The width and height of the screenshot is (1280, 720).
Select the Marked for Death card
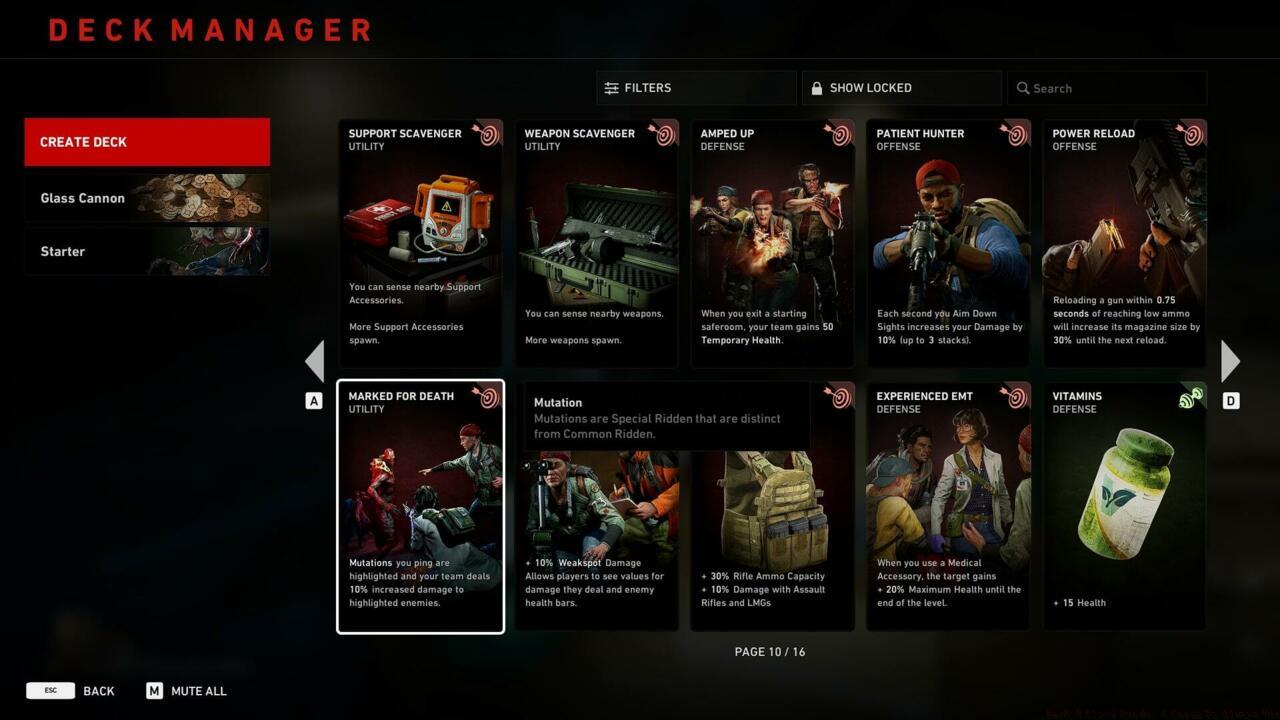click(x=420, y=506)
